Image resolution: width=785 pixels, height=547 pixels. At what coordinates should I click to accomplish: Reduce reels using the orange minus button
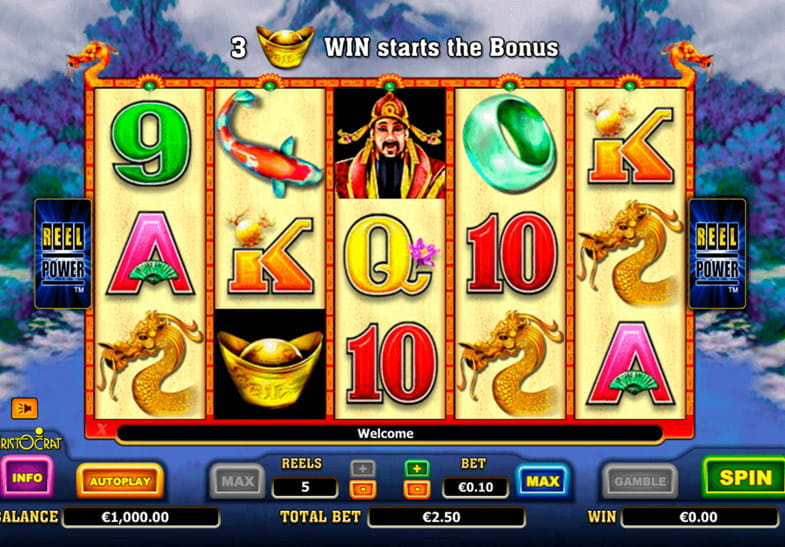[x=361, y=489]
